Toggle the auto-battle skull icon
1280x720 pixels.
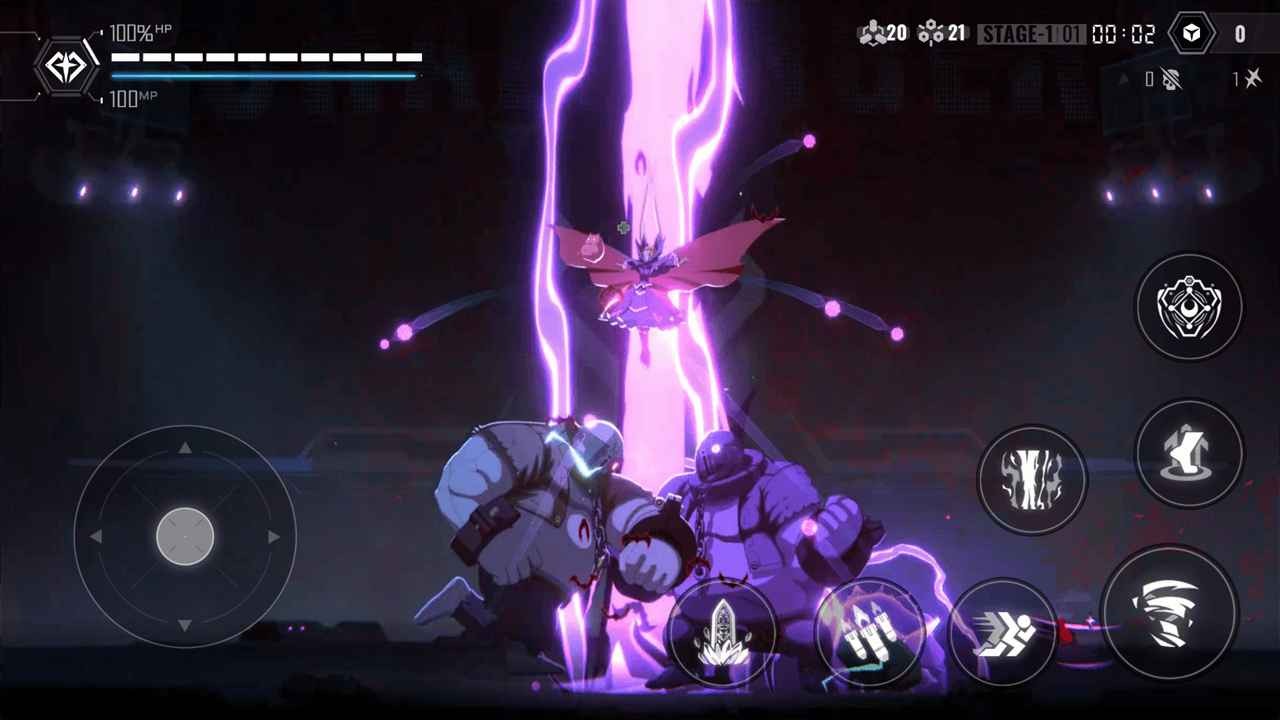tap(1171, 77)
